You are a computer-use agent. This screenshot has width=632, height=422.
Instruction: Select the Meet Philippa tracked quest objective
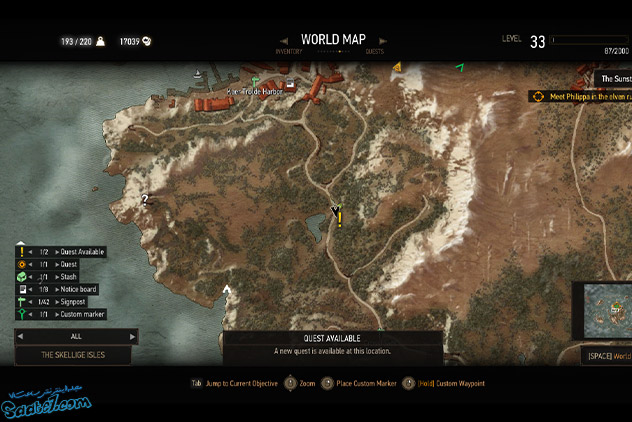(x=582, y=97)
